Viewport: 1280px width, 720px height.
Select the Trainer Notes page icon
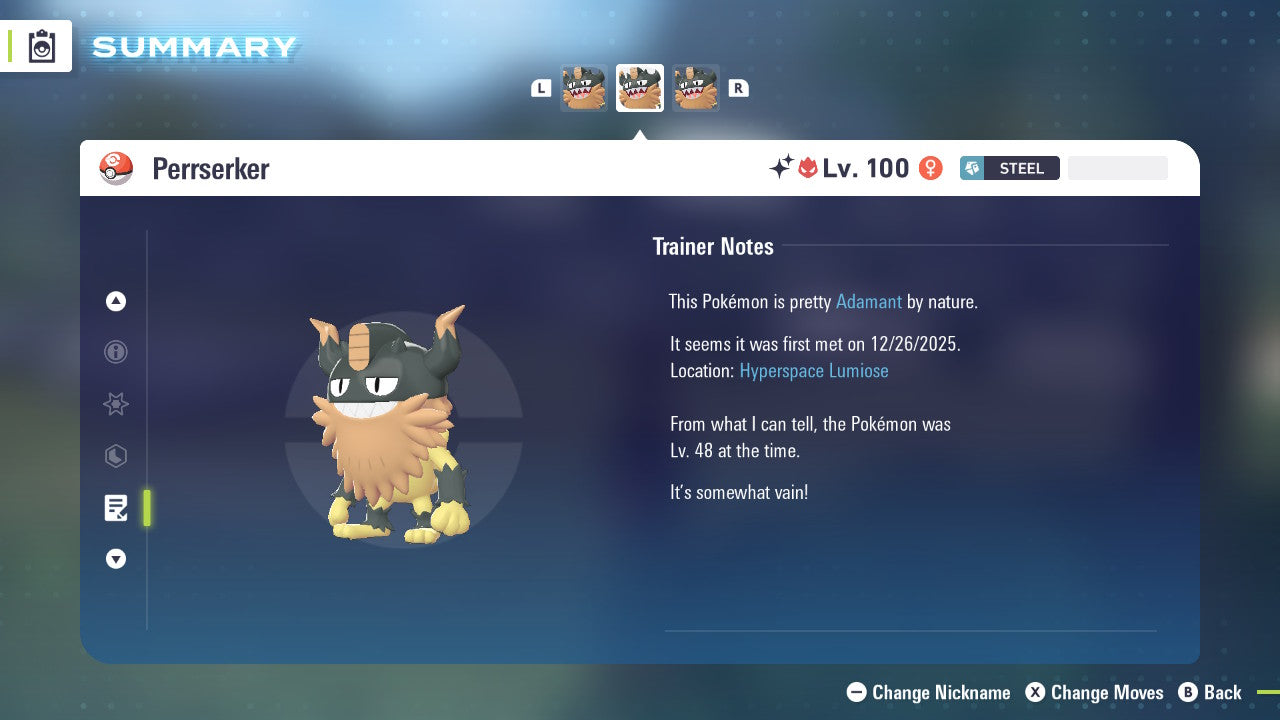point(115,508)
